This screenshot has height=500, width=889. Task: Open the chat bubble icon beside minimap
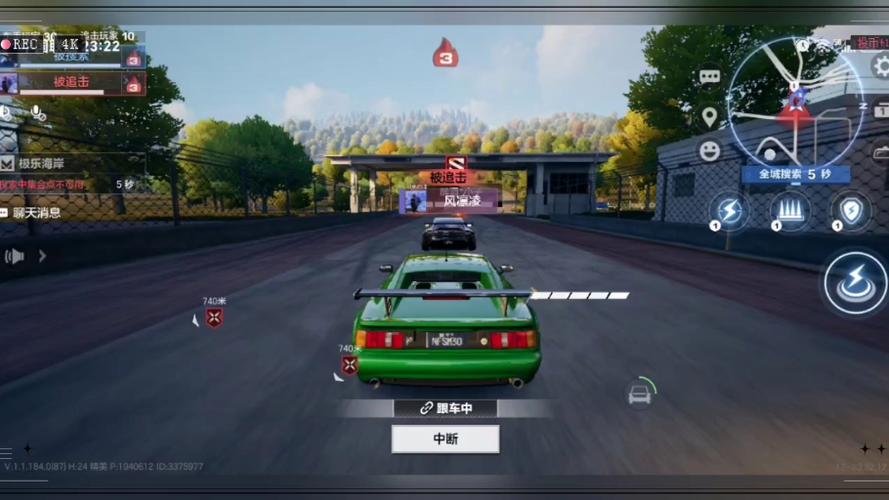[709, 76]
